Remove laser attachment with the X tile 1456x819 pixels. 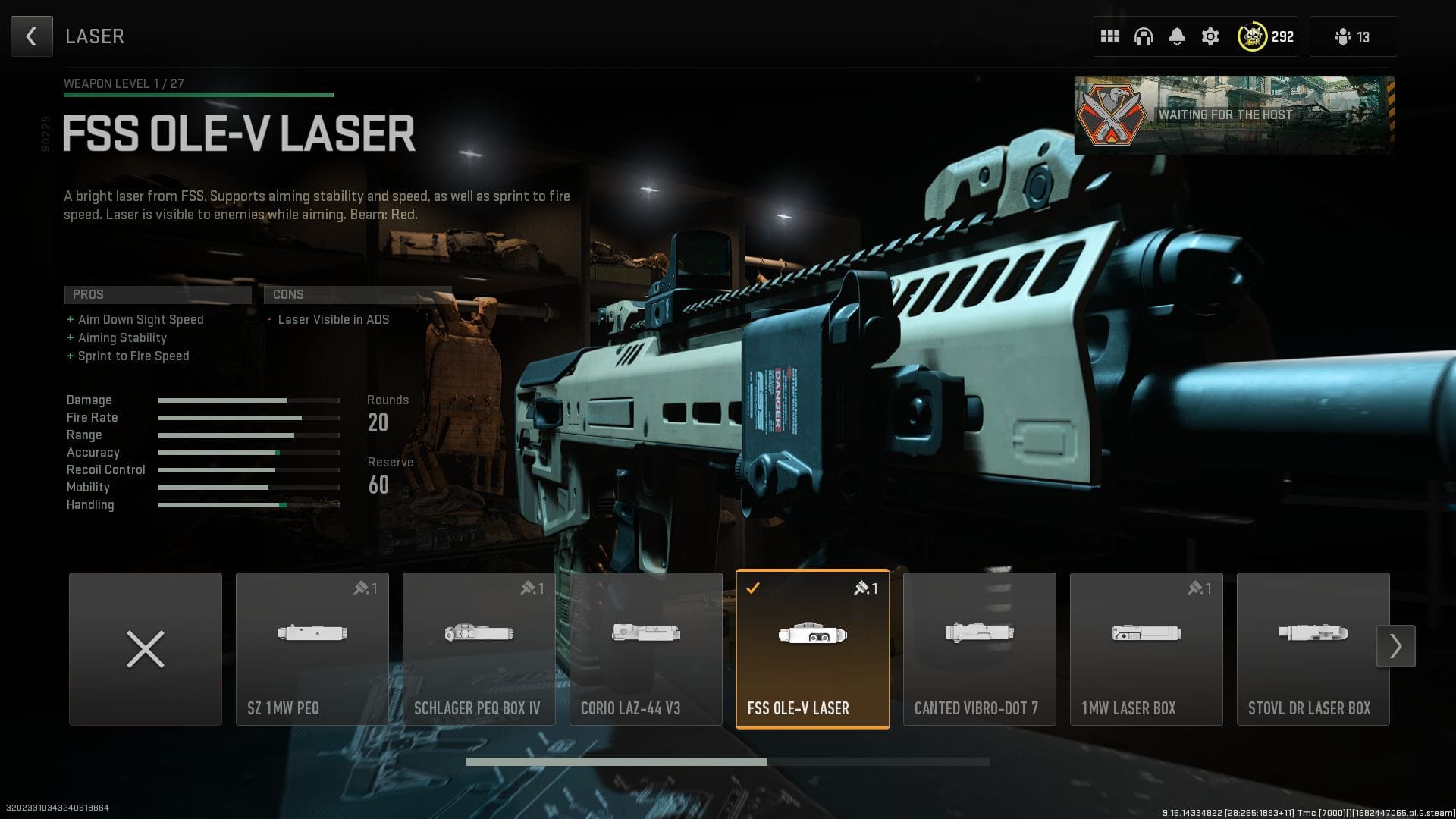click(145, 648)
